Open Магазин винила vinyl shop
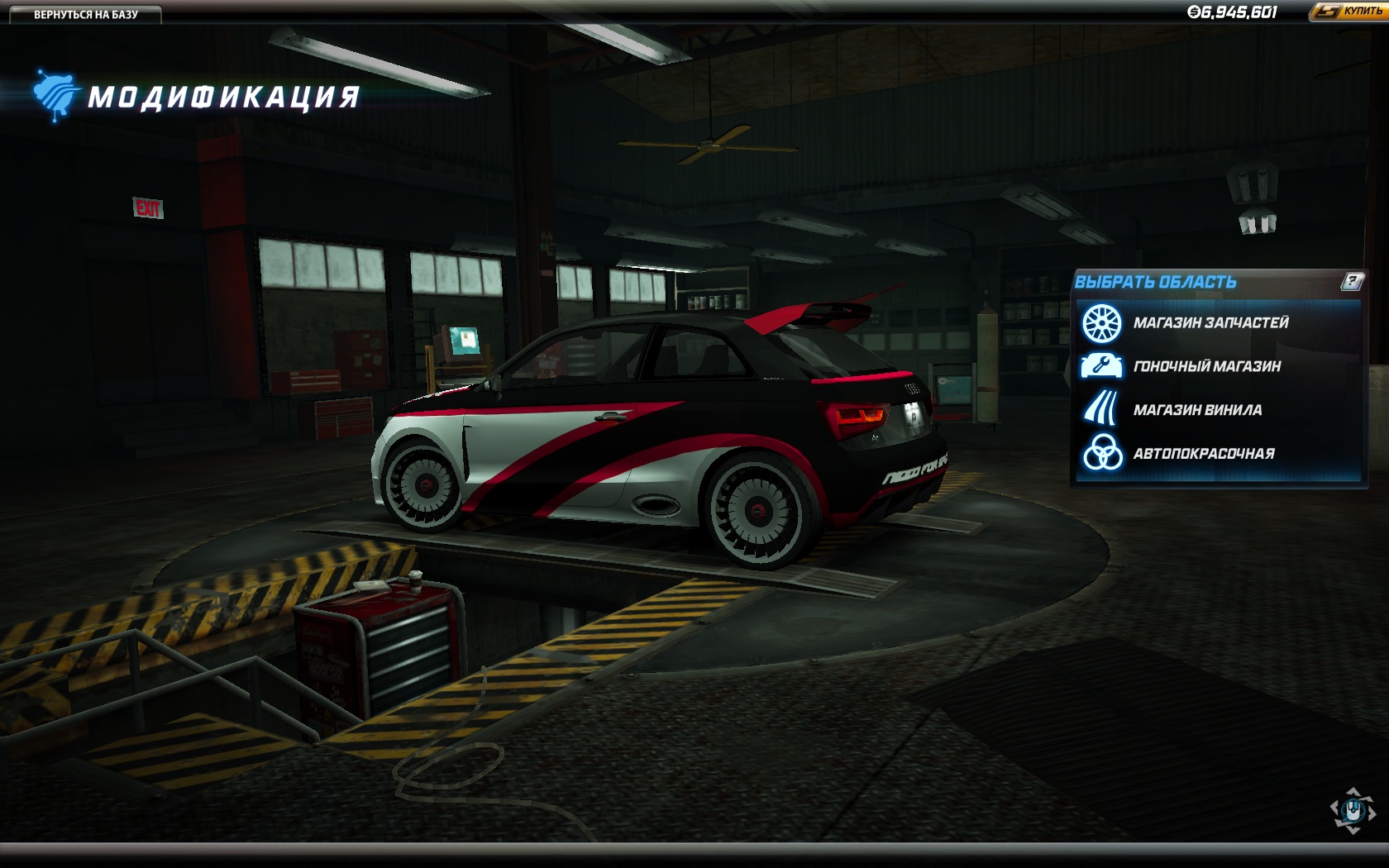The image size is (1389, 868). [1196, 410]
